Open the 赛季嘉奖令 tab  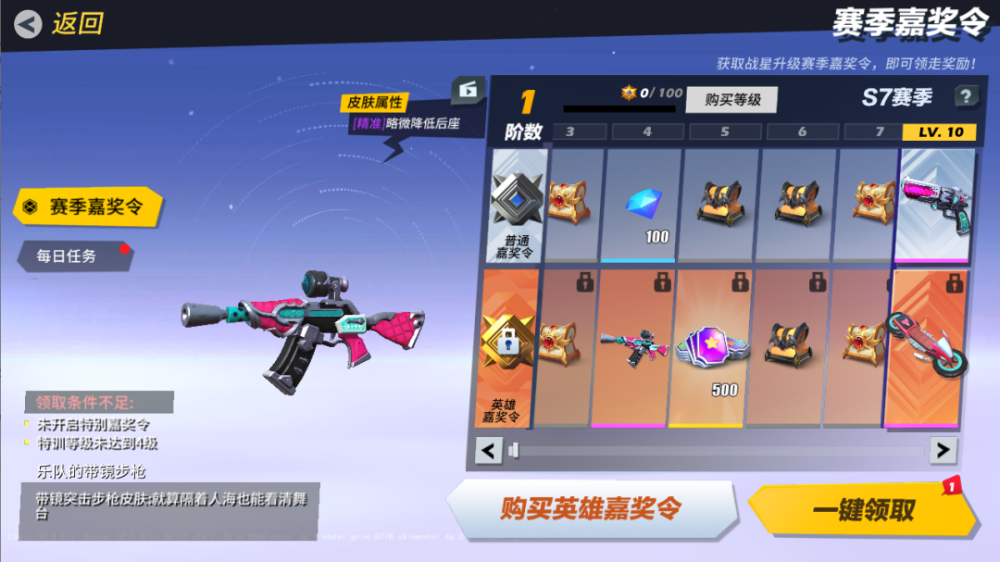[87, 207]
